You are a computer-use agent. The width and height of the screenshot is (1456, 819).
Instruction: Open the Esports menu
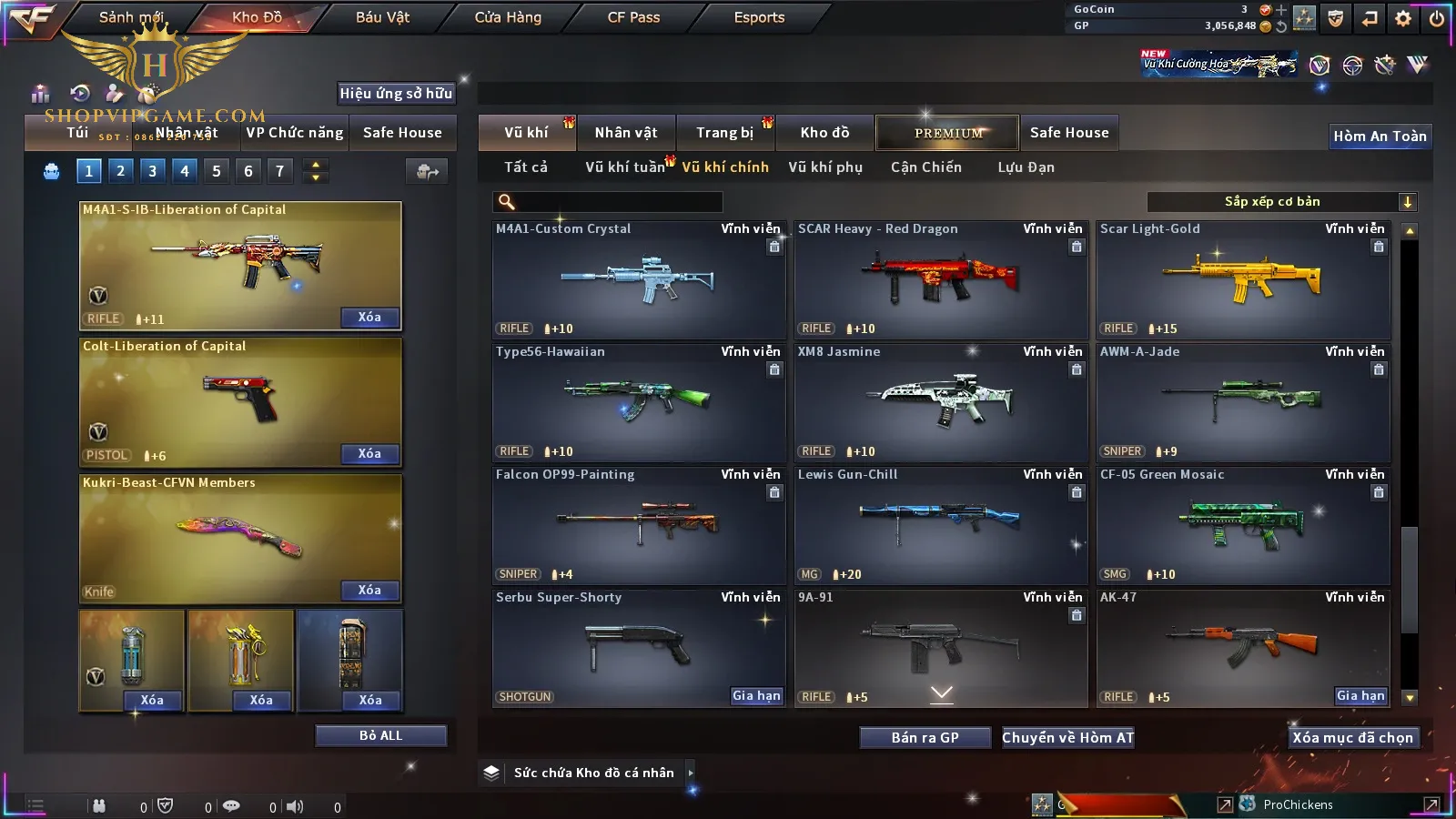pos(759,17)
